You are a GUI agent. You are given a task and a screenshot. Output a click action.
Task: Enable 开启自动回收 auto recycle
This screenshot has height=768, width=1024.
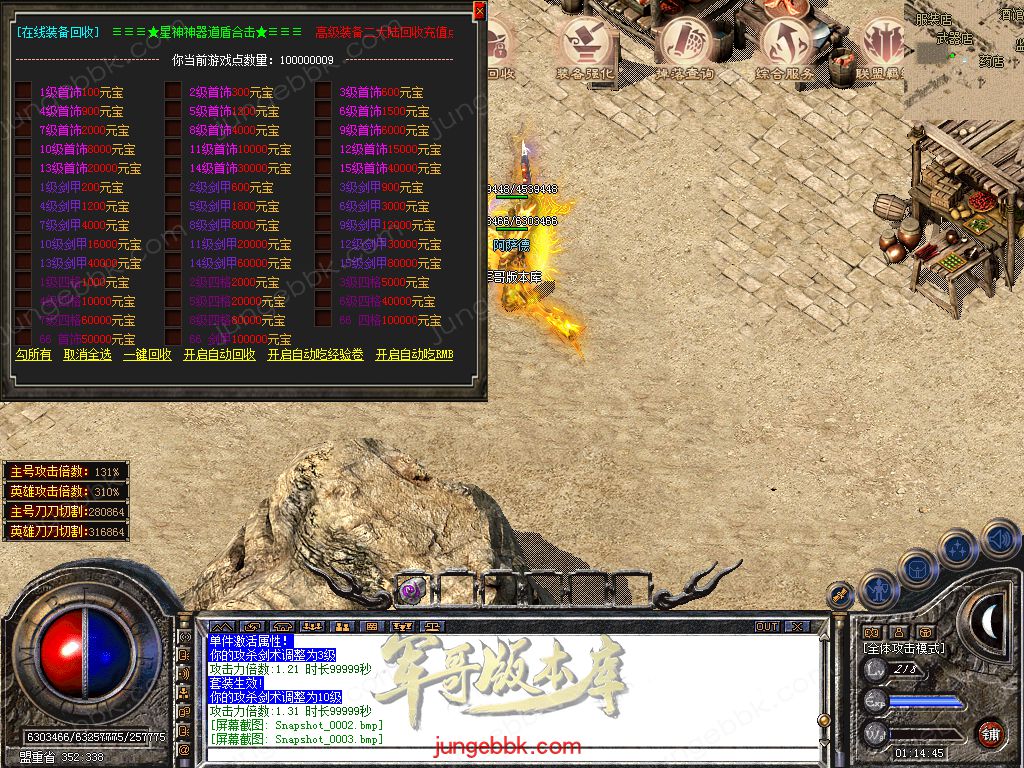coord(219,355)
